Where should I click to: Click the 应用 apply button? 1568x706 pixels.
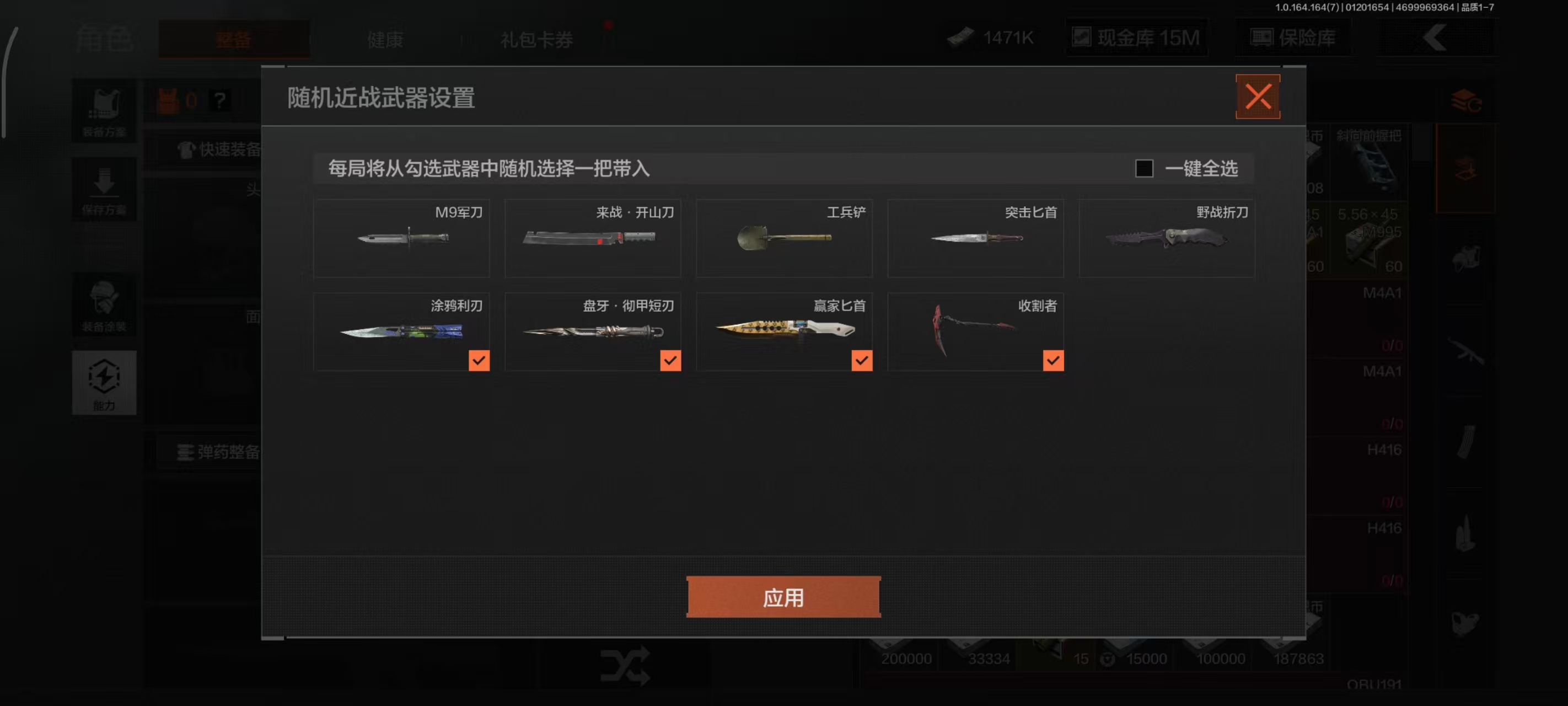[783, 597]
